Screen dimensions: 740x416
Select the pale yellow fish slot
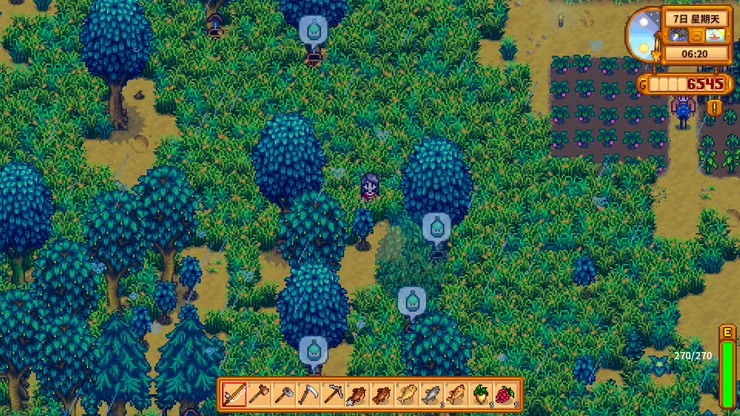407,394
